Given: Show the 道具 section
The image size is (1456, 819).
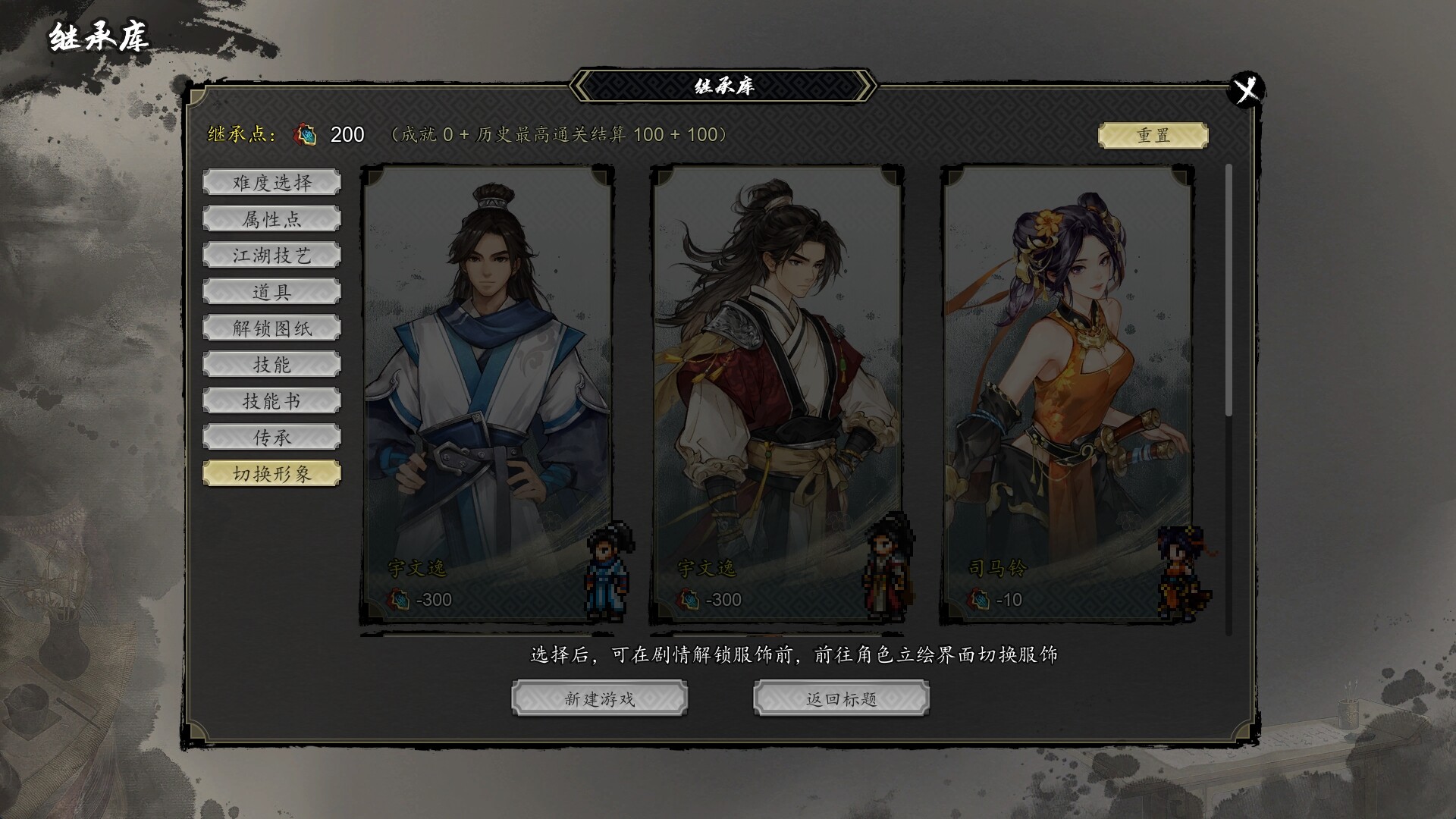Looking at the screenshot, I should (271, 292).
